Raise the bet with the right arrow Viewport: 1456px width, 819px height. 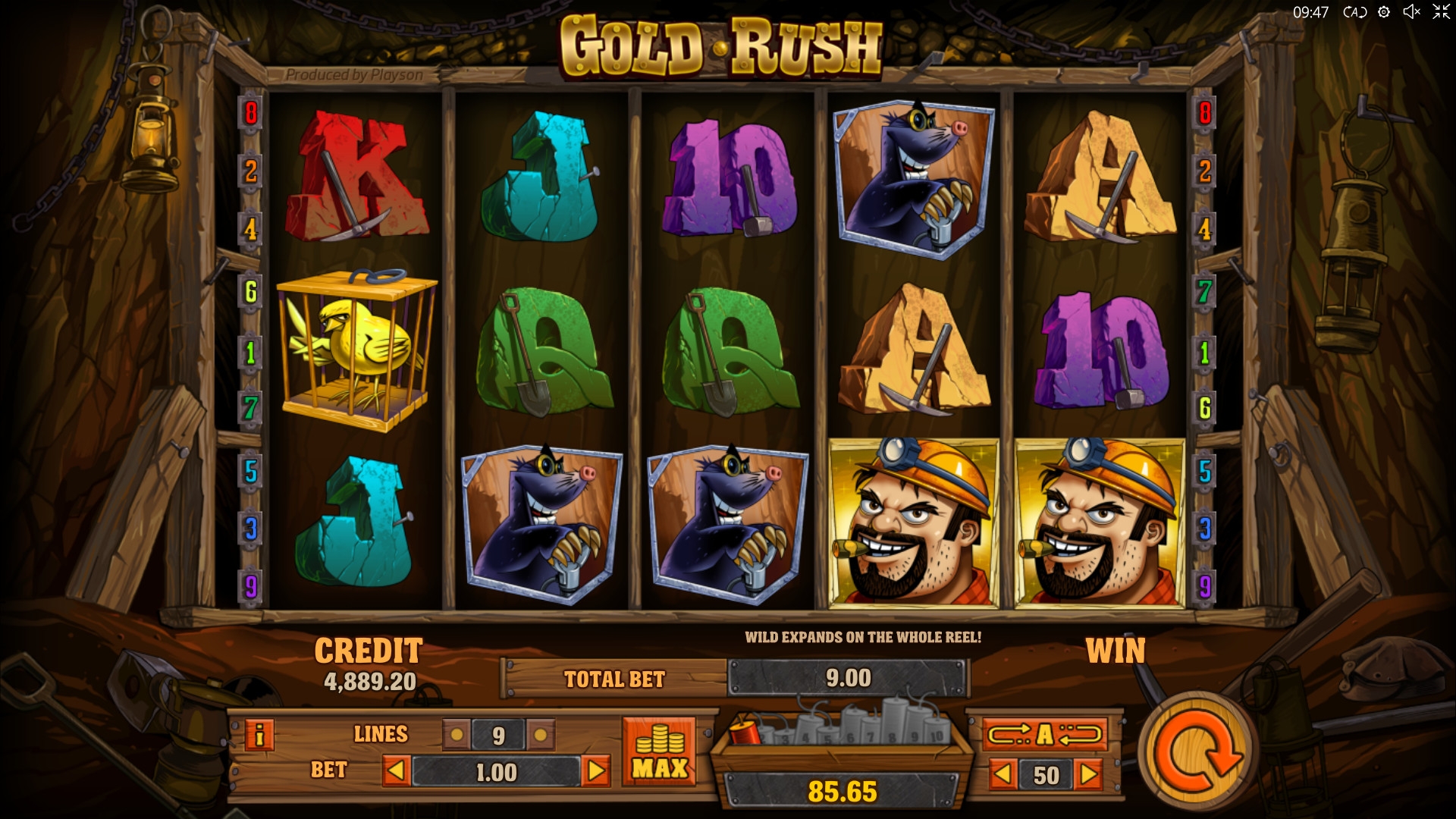(596, 771)
